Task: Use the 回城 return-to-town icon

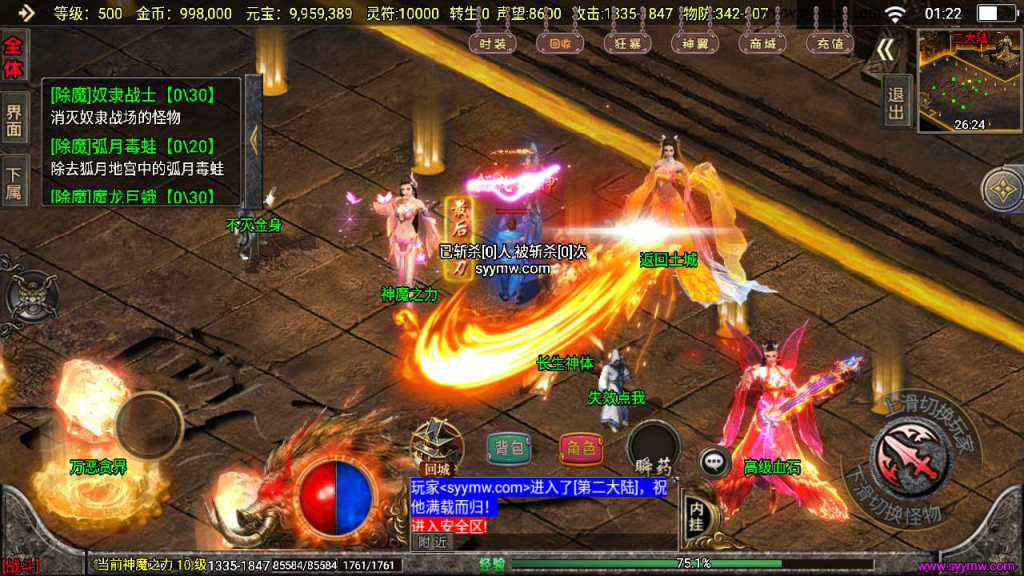Action: click(437, 446)
